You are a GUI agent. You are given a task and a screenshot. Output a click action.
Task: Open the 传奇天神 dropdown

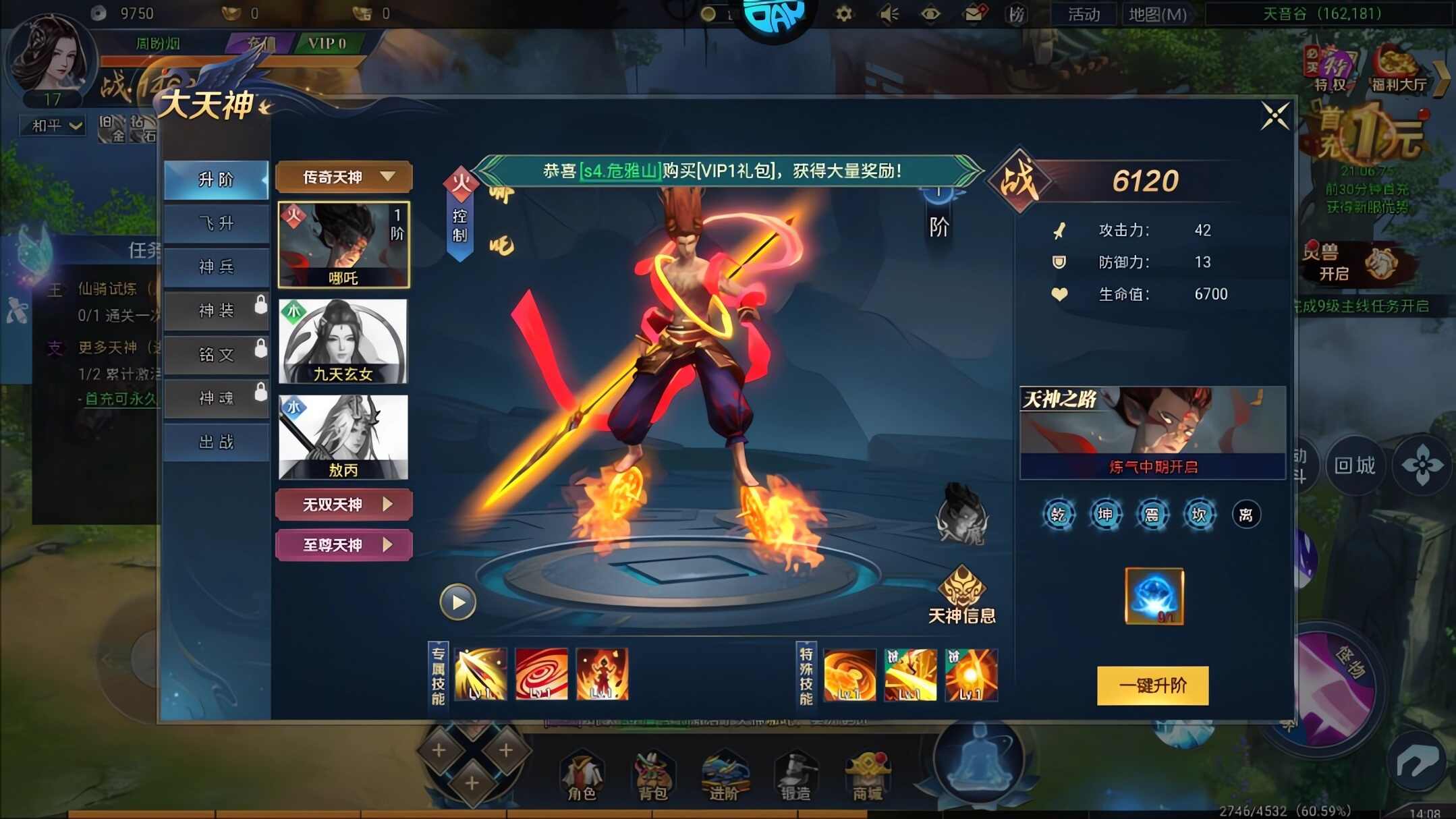point(343,177)
